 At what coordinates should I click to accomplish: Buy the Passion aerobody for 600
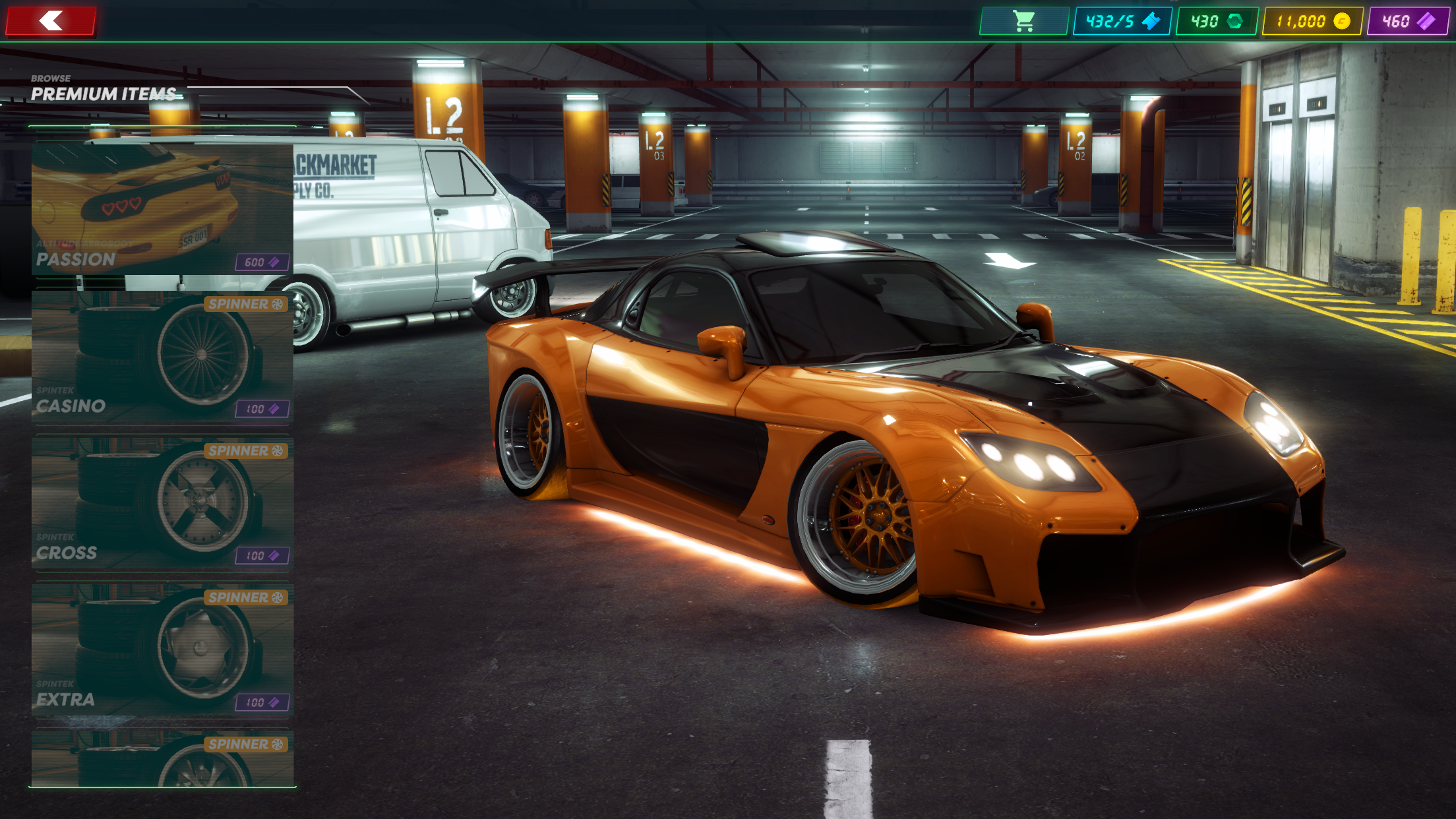tap(262, 262)
